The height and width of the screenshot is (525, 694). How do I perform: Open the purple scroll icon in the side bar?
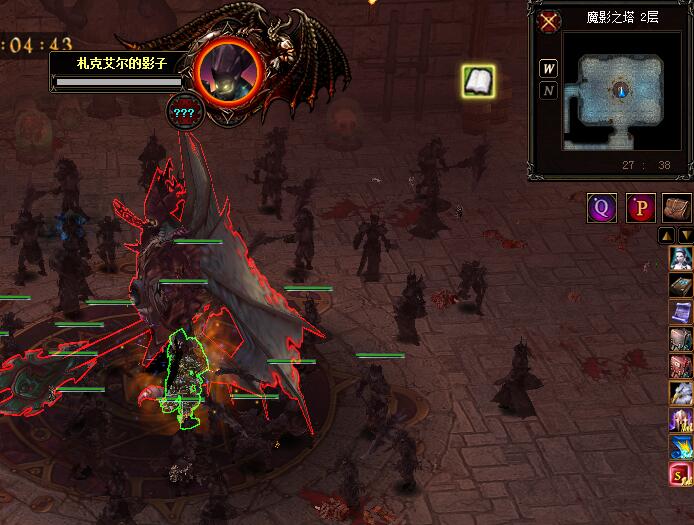click(x=681, y=312)
